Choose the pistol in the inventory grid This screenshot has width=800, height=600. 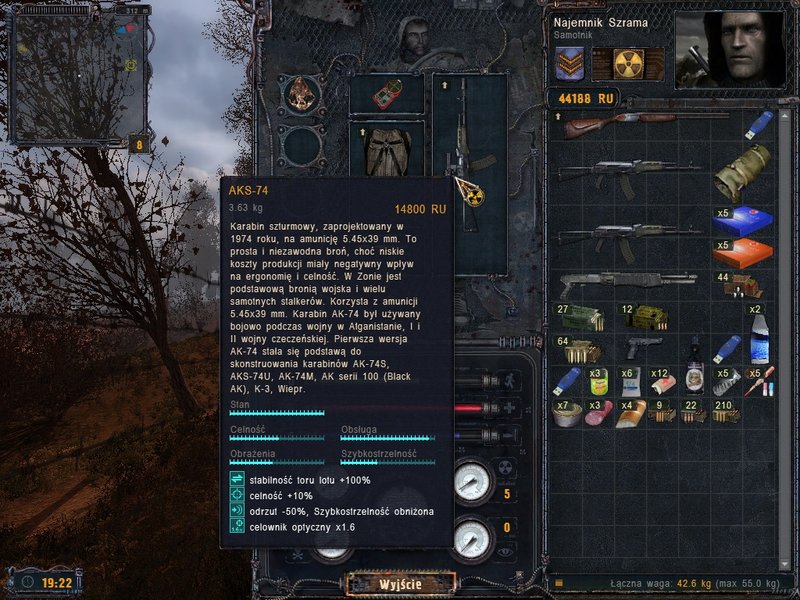pyautogui.click(x=645, y=348)
